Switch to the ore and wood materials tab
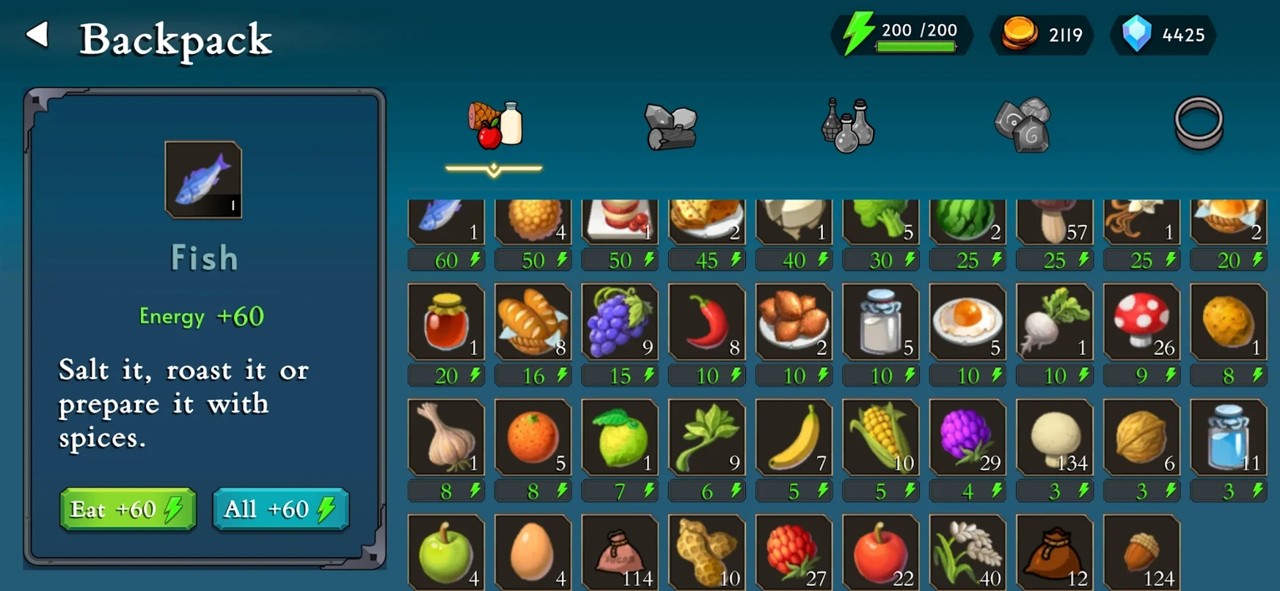 (670, 125)
